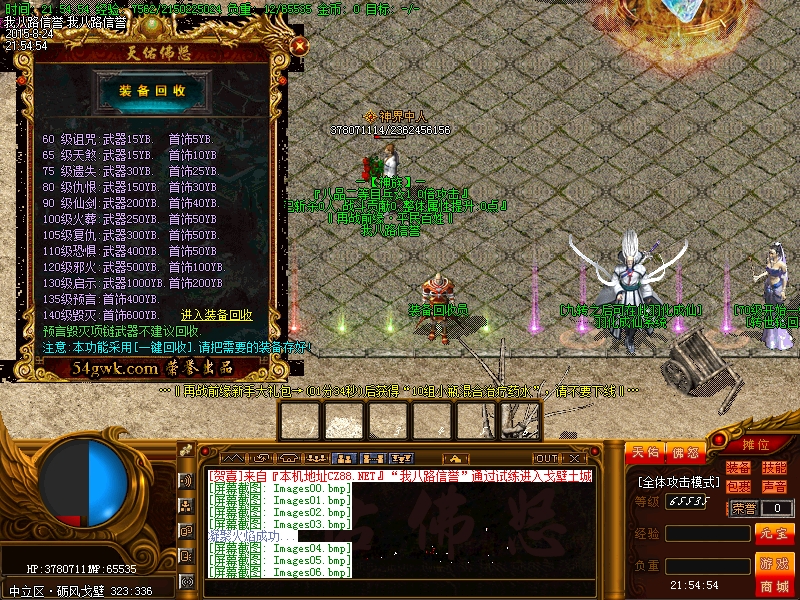Viewport: 800px width, 600px height.
Task: Open the 游戏商城 game shop
Action: [774, 574]
